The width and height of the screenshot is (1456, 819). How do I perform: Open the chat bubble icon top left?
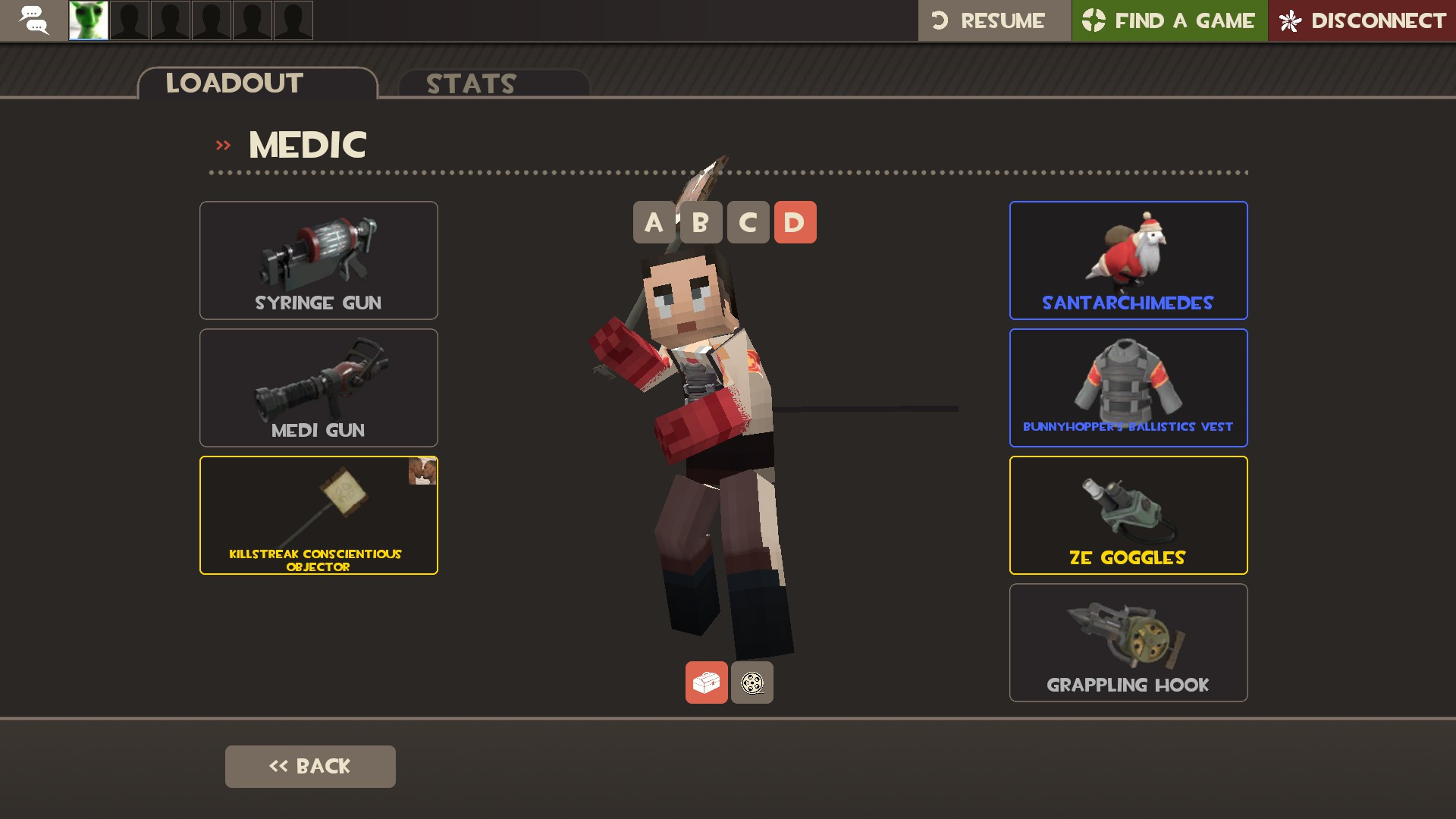click(33, 20)
